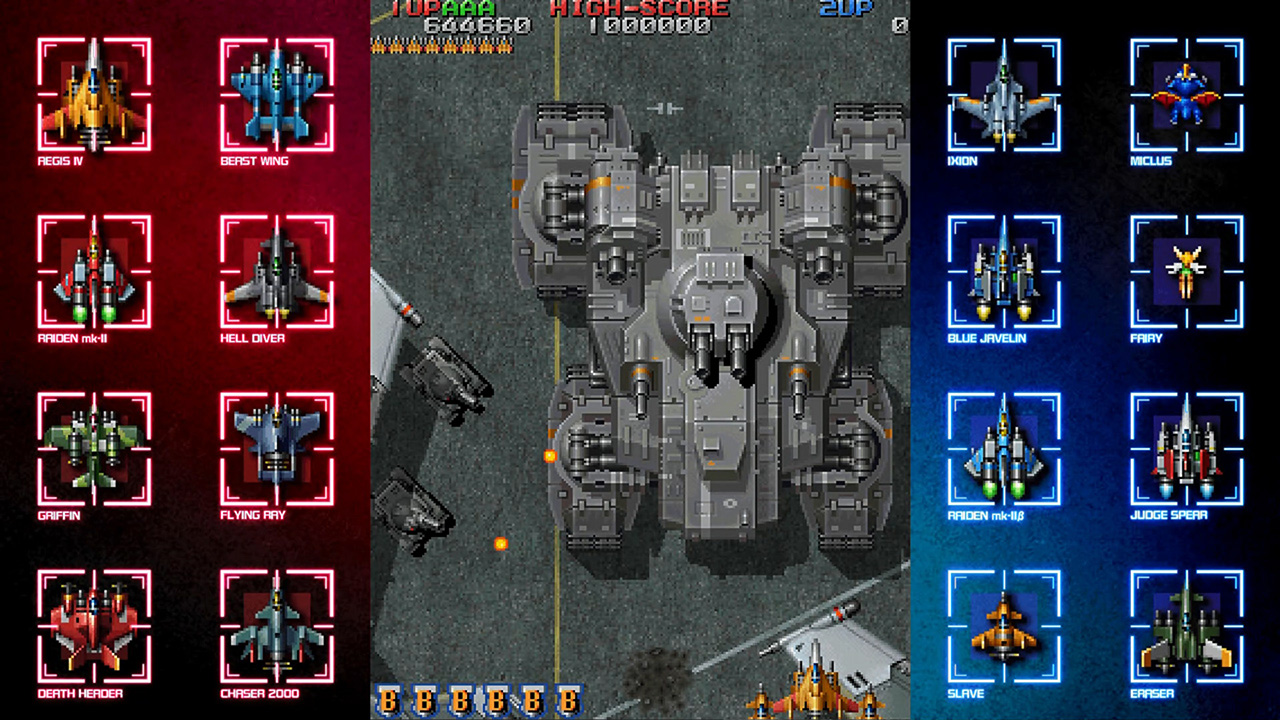Select the Slave fighter
The width and height of the screenshot is (1280, 720).
tap(1004, 626)
